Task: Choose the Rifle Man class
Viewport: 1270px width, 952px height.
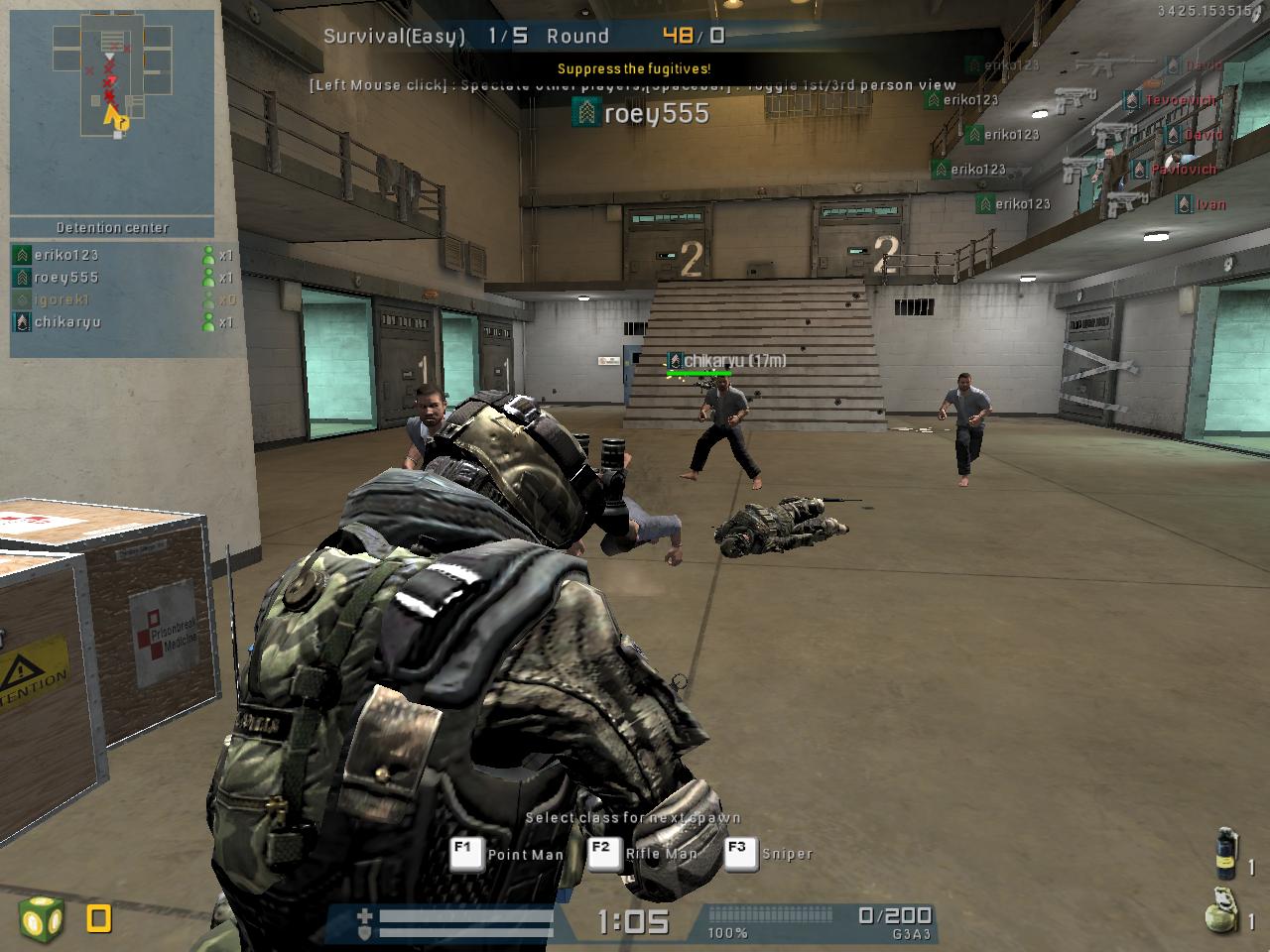Action: 645,854
